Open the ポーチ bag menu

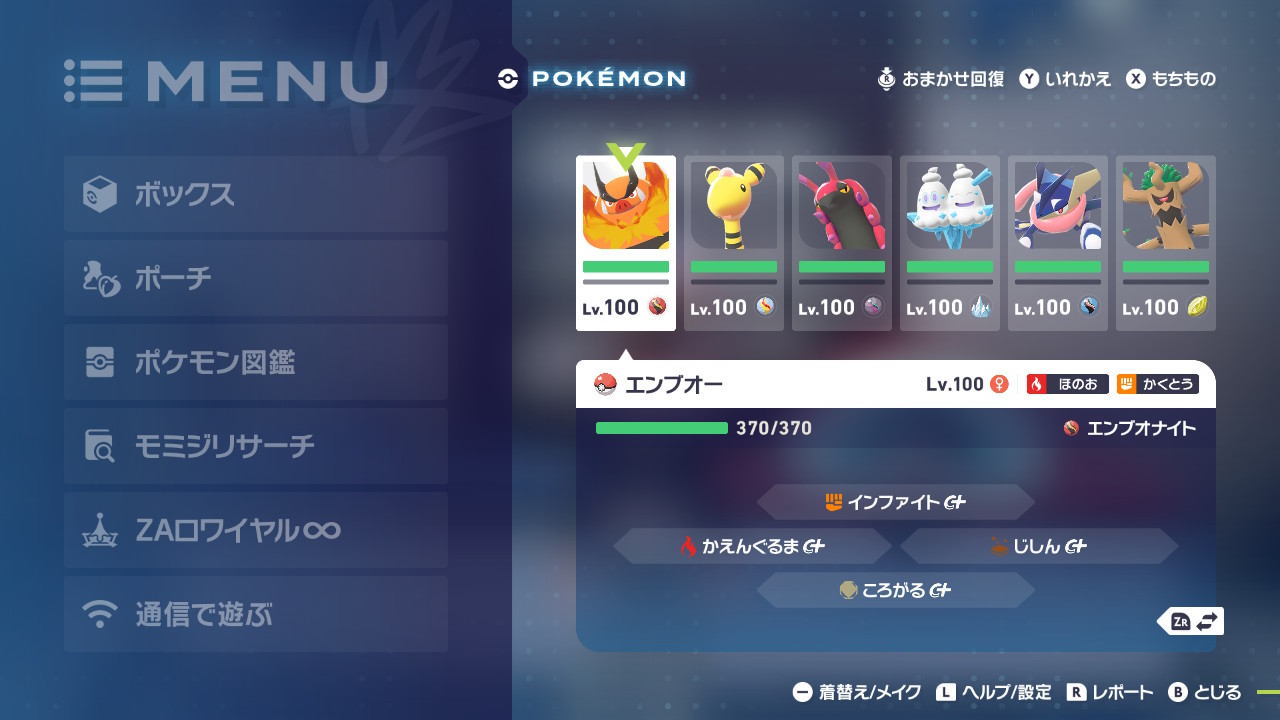[255, 278]
